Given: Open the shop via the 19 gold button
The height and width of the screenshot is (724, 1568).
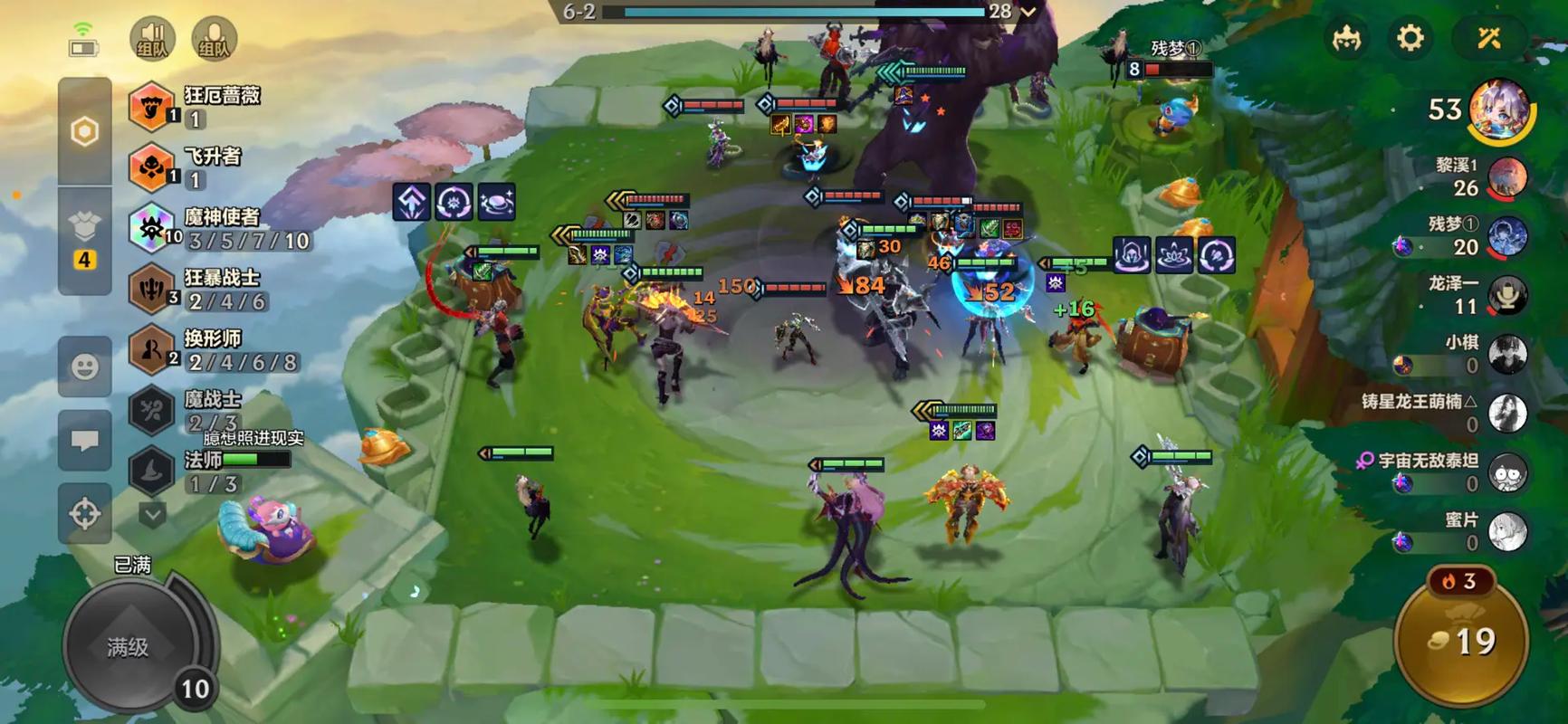Looking at the screenshot, I should pos(1461,641).
